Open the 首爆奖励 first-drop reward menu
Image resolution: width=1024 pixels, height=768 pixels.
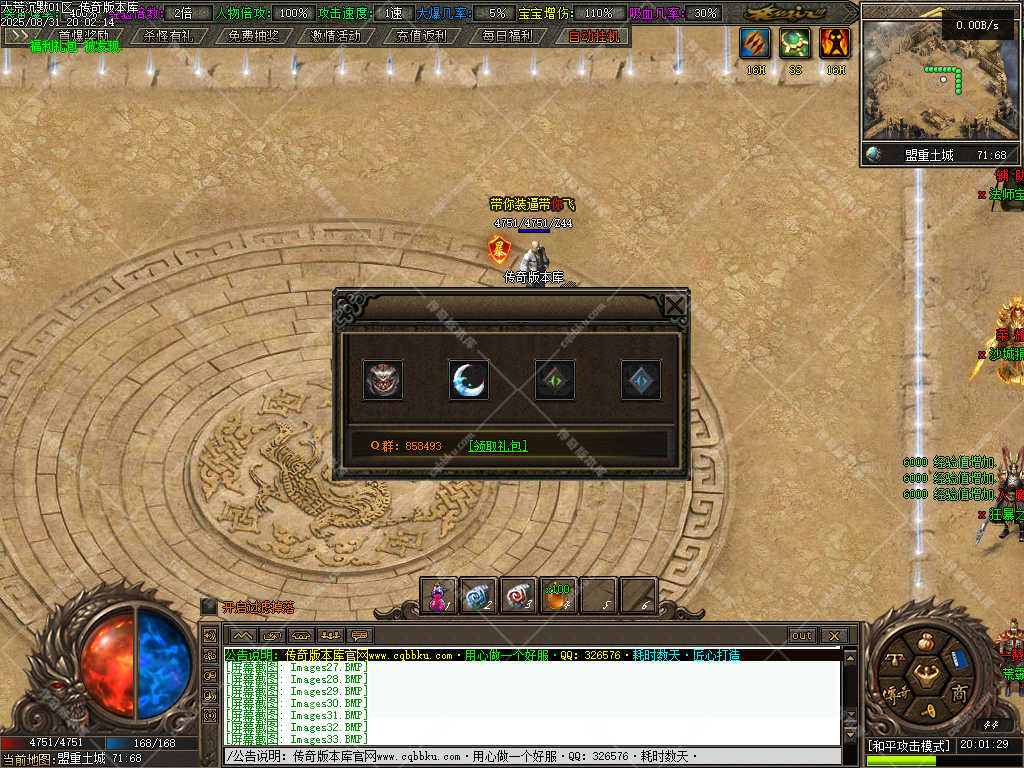[x=84, y=35]
